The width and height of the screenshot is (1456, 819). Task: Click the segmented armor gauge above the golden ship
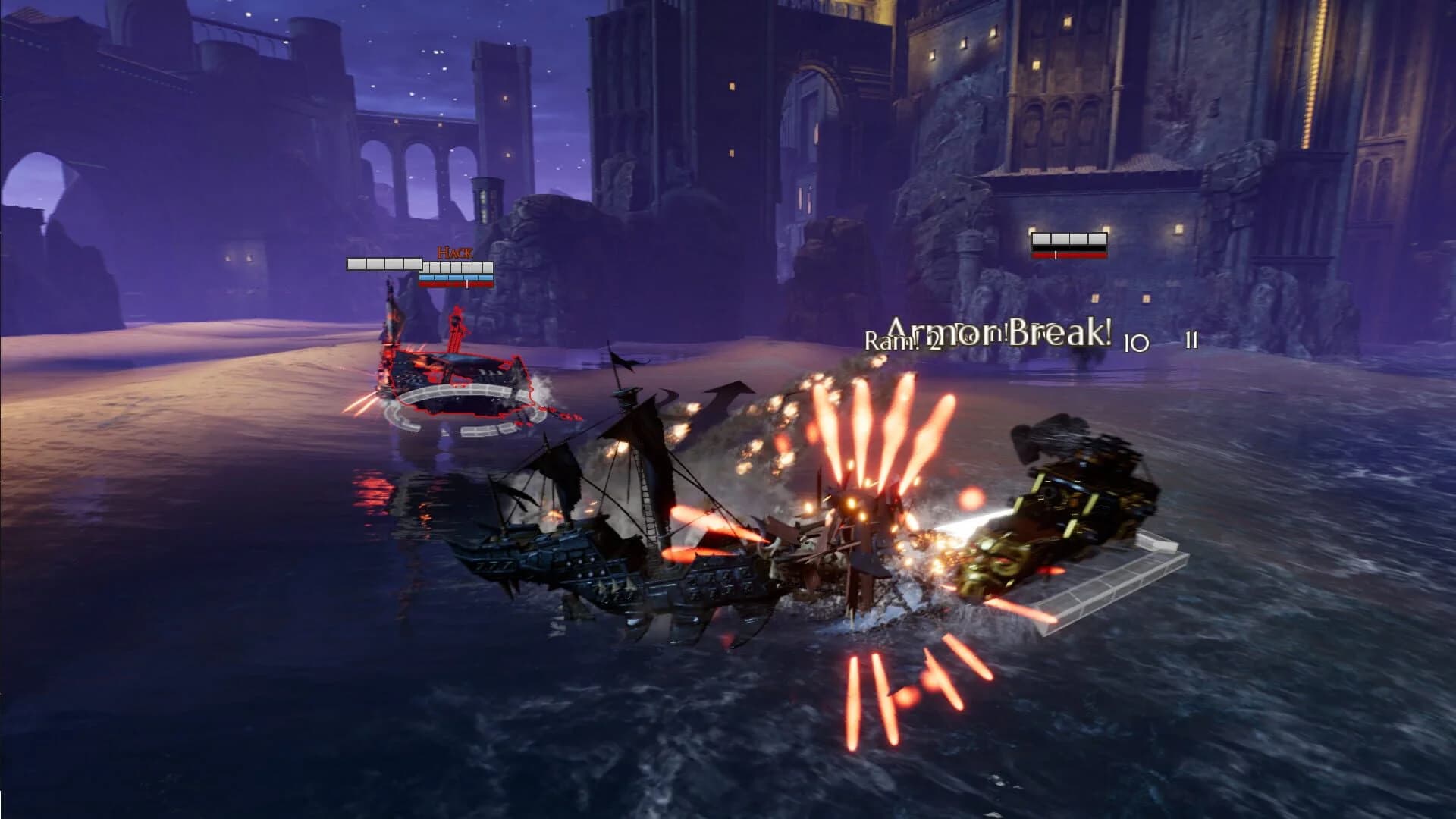1067,240
